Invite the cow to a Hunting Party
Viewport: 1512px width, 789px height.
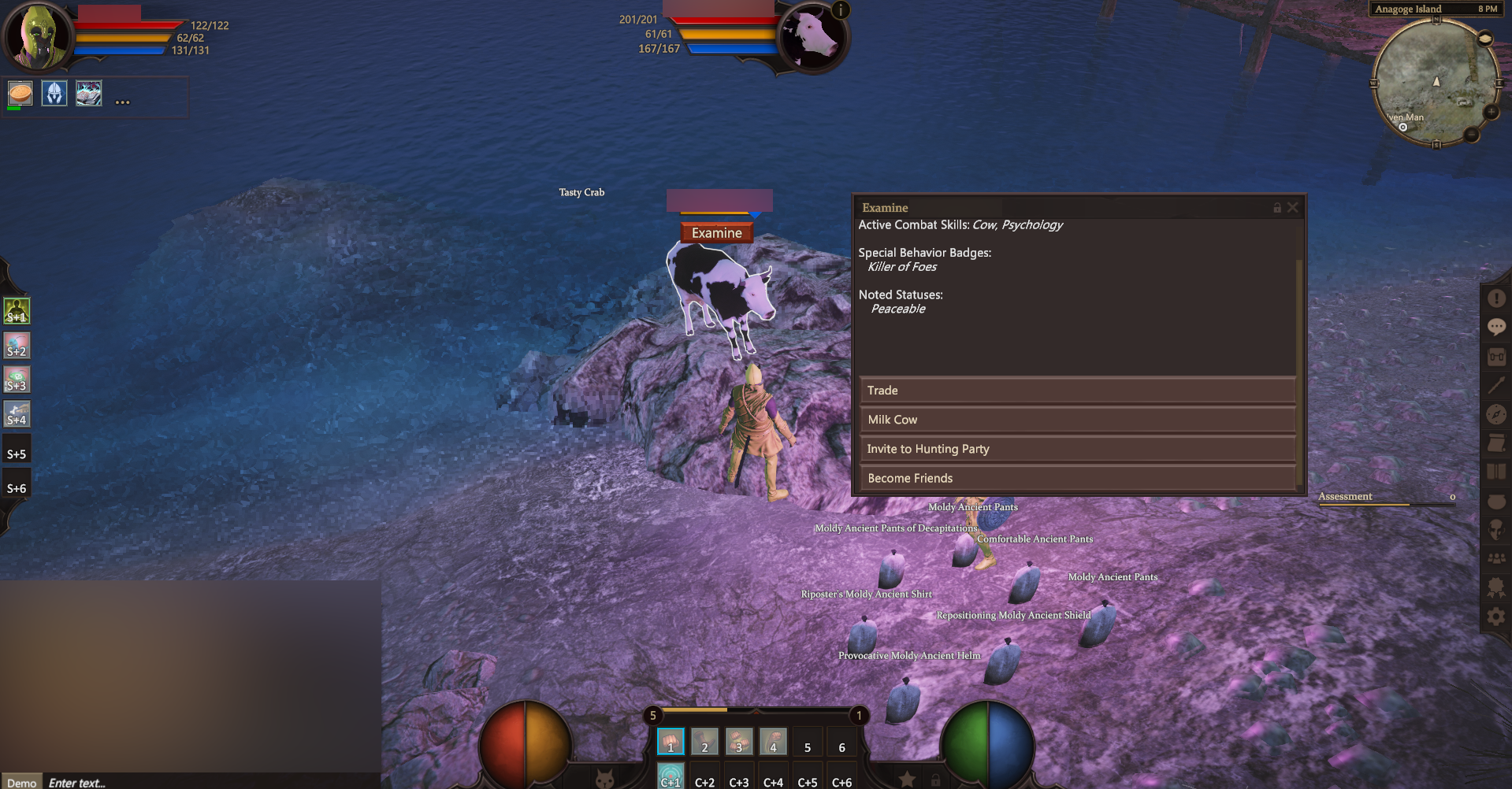(1076, 449)
